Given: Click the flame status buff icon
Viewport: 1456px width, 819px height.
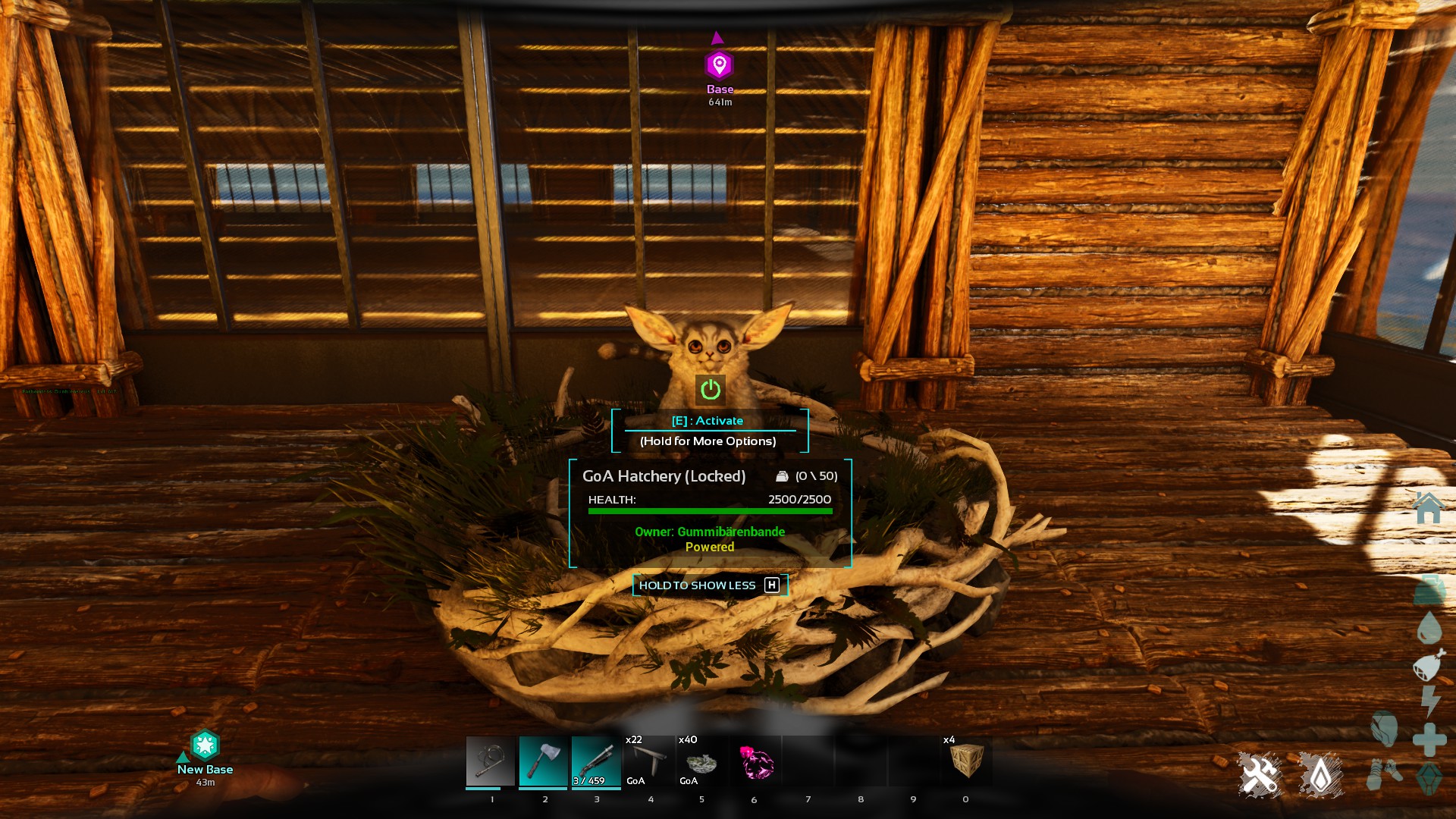Looking at the screenshot, I should coord(1320,774).
